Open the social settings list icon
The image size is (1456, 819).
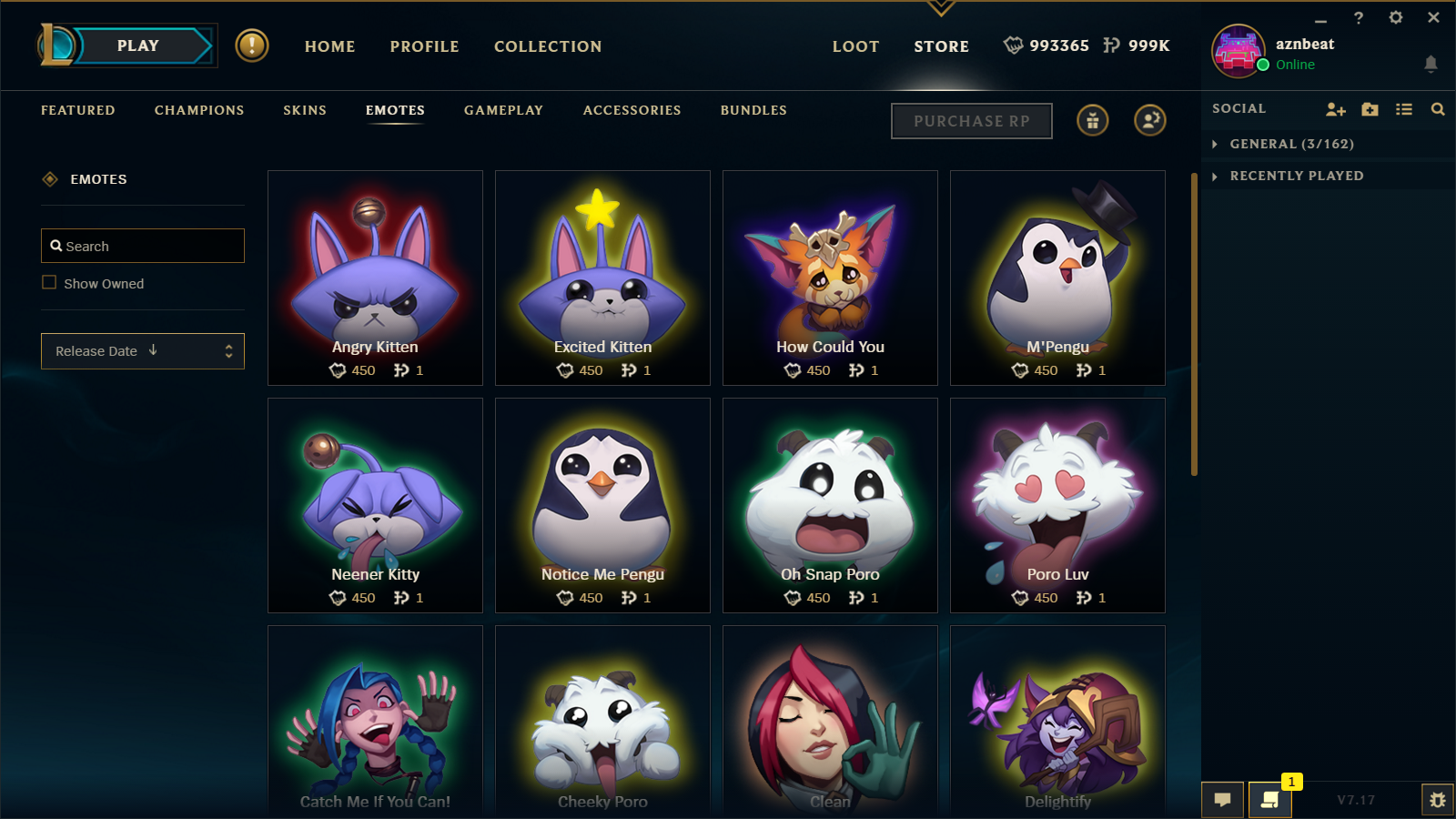[1404, 108]
